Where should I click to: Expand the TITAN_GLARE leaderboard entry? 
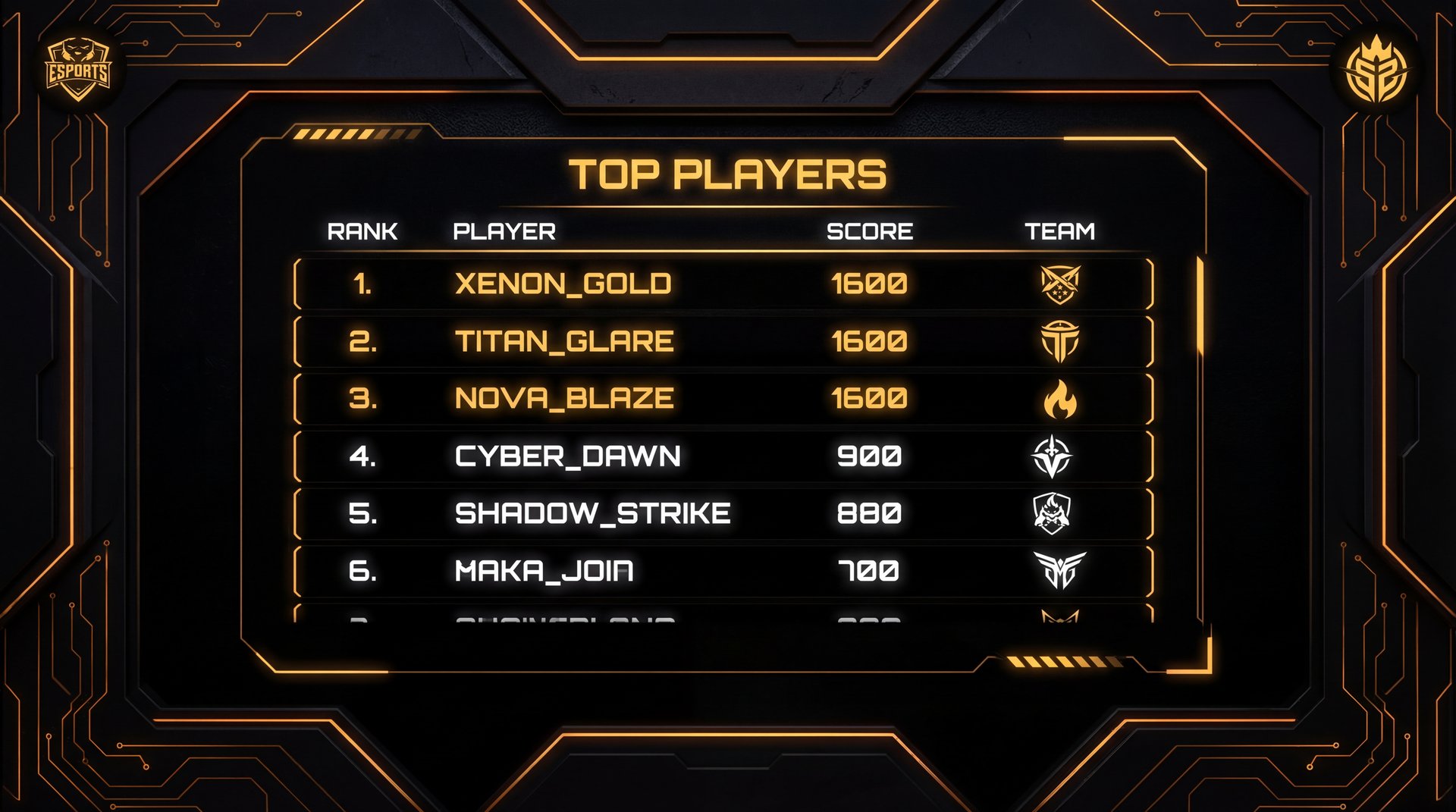[720, 340]
